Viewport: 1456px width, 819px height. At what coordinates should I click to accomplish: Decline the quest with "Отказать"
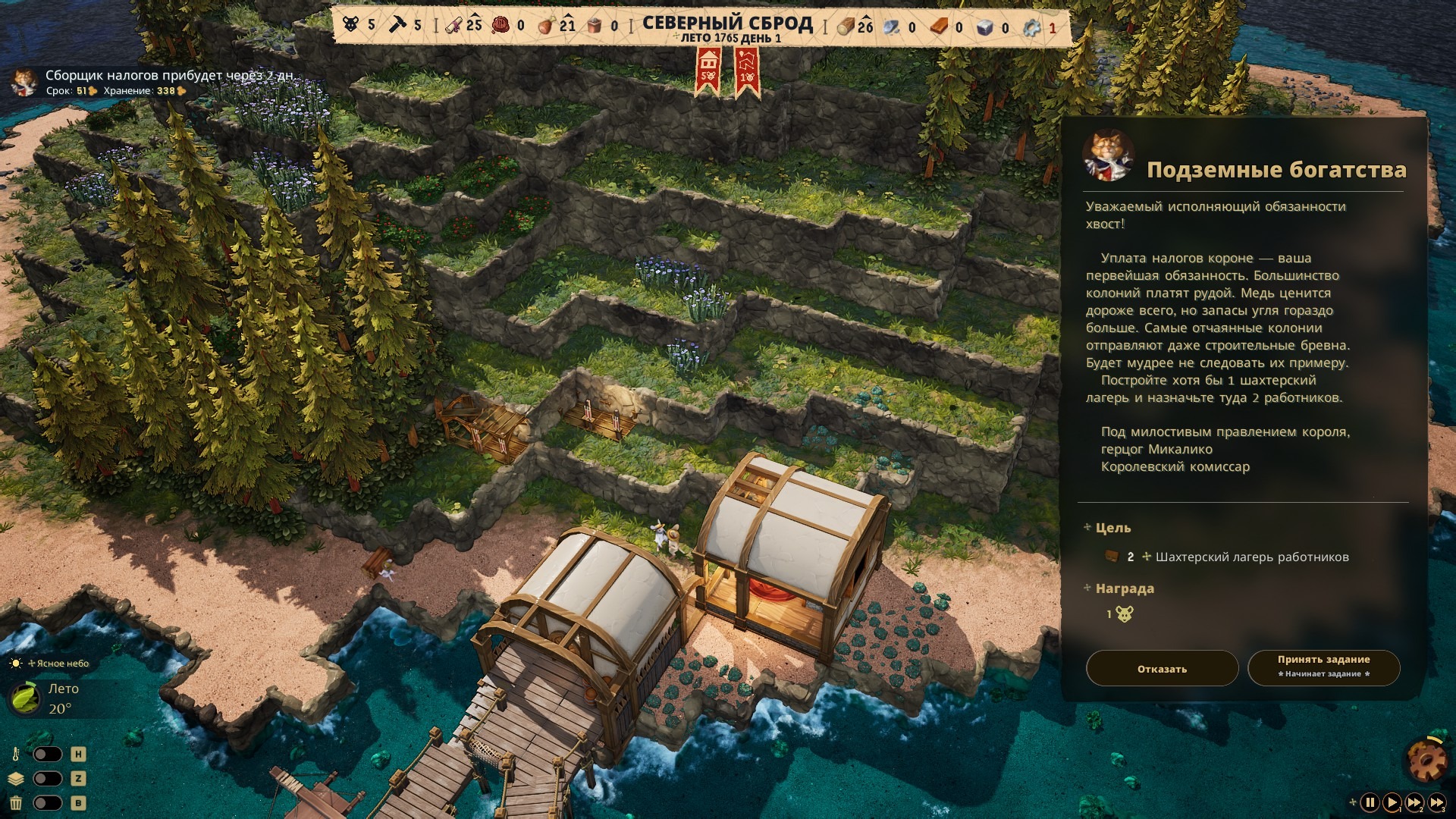[1162, 669]
